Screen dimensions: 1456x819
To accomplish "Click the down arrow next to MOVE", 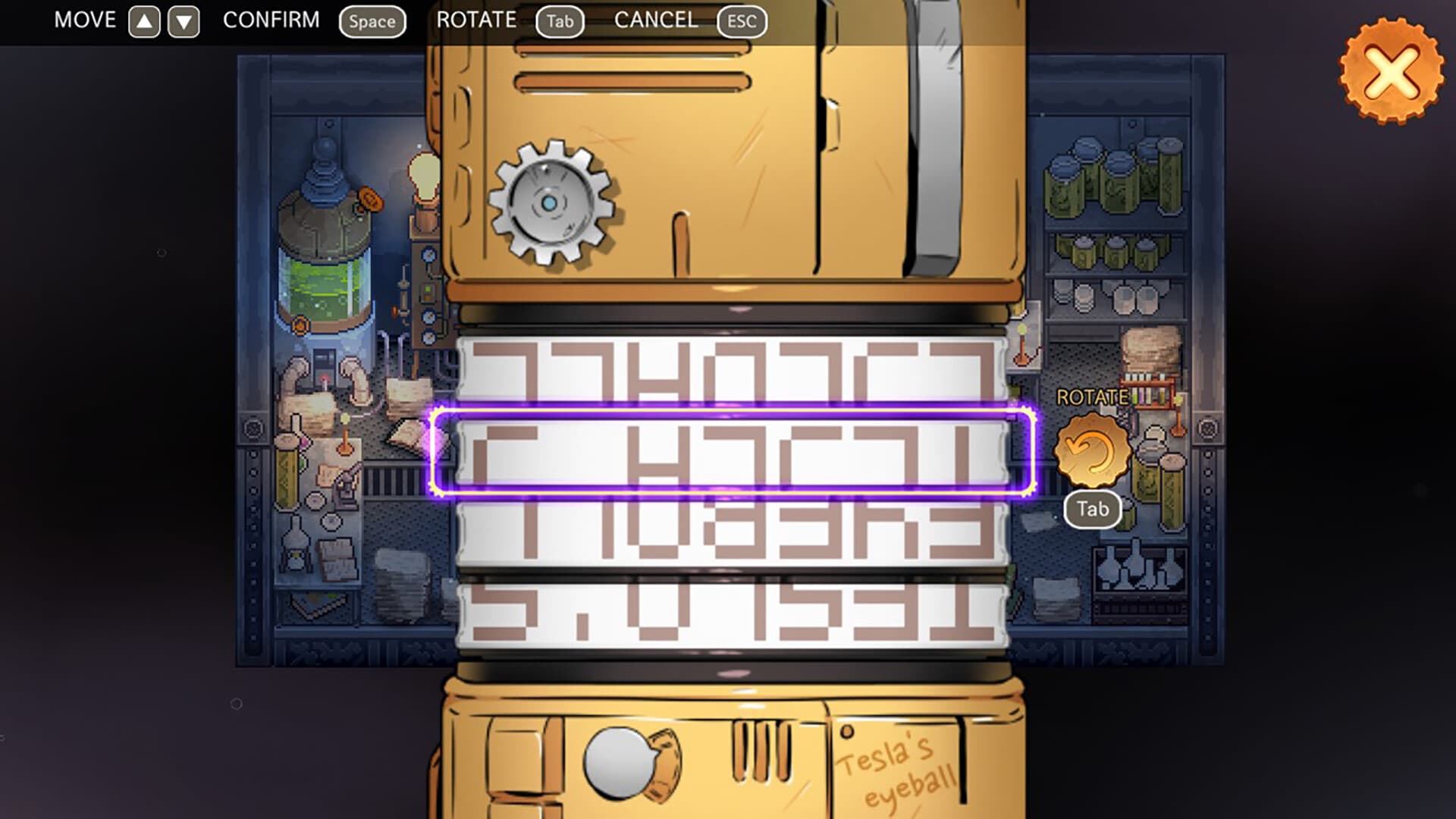I will coord(182,20).
